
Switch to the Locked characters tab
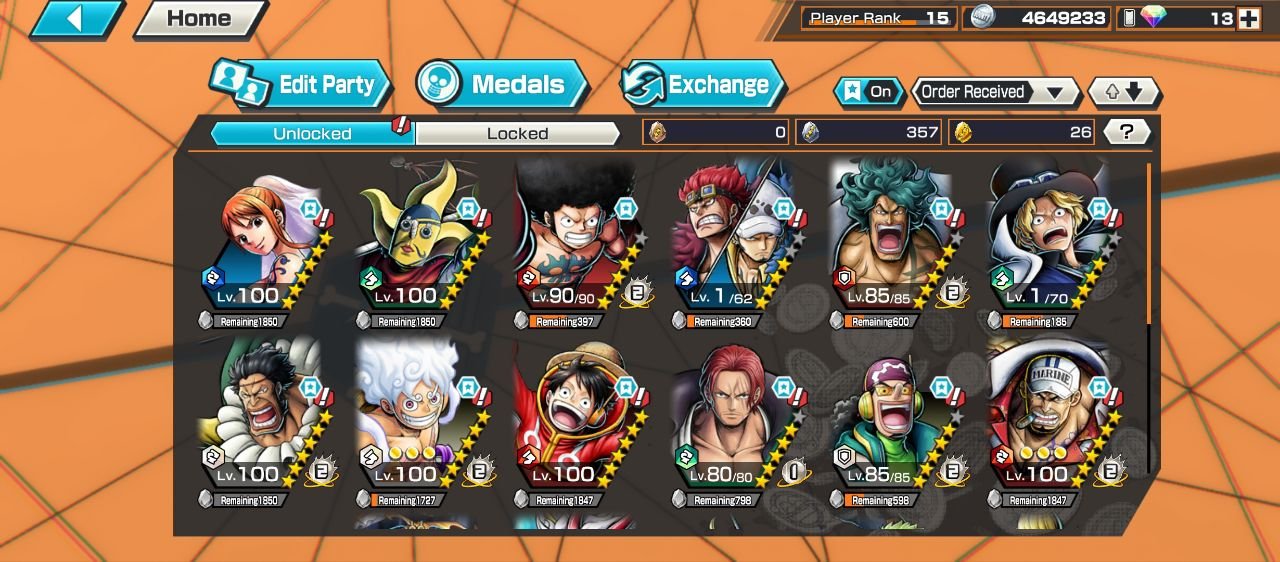coord(517,133)
